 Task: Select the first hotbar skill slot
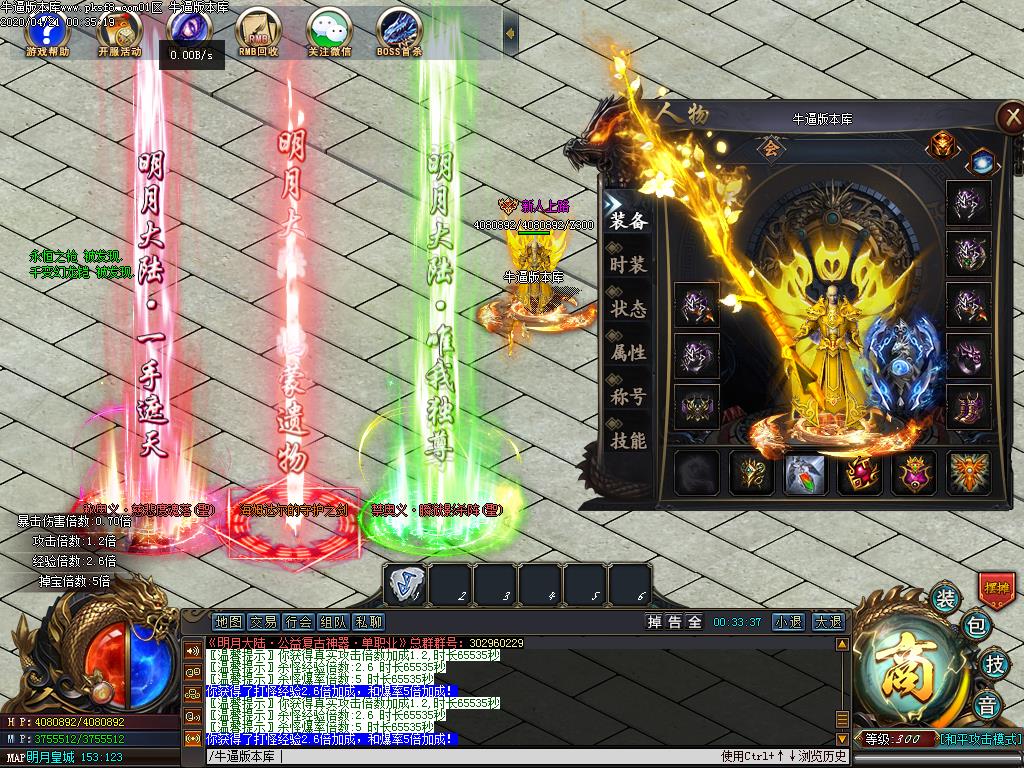[x=406, y=585]
